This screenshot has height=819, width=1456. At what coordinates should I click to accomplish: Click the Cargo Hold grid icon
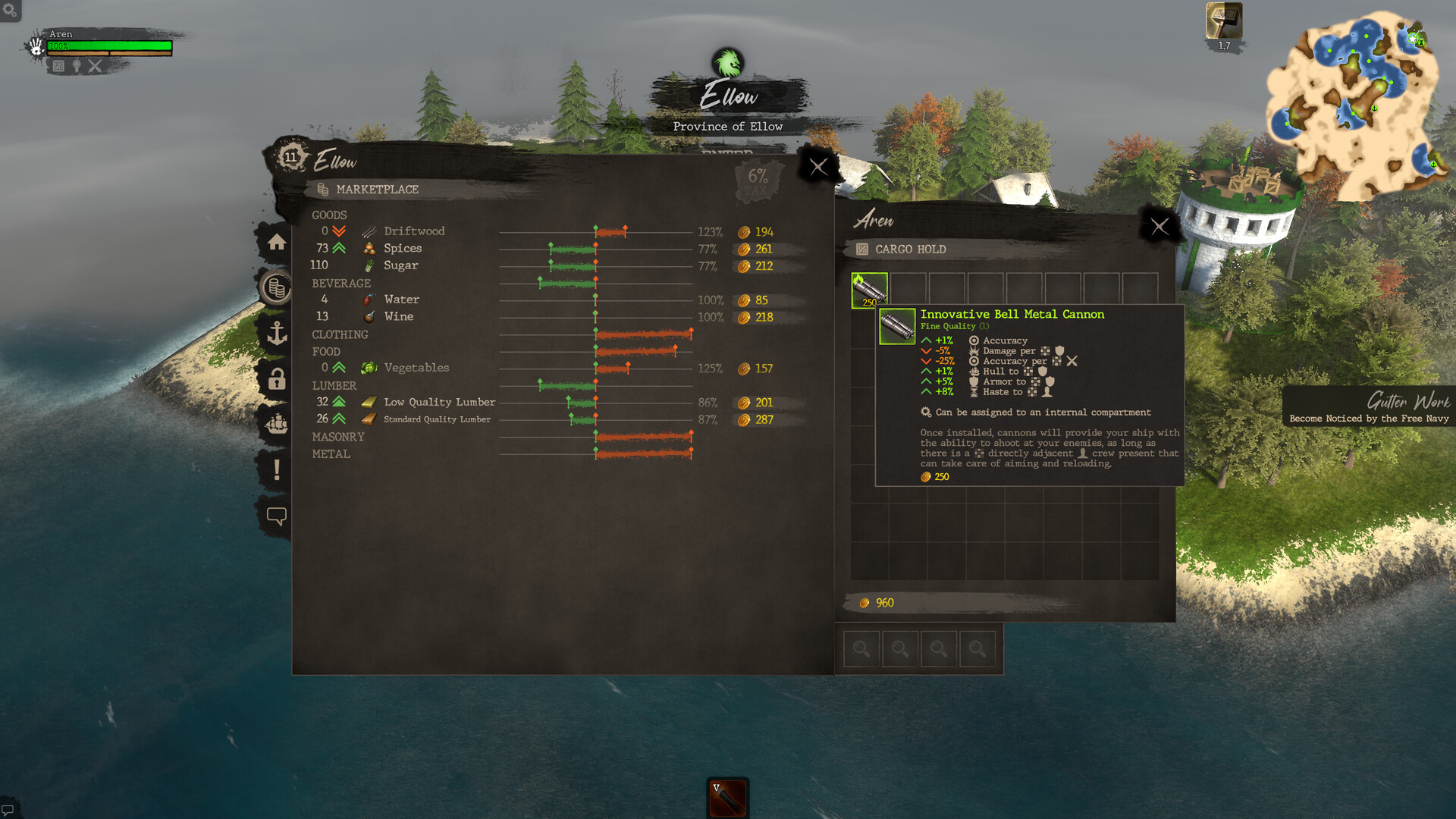(x=861, y=249)
